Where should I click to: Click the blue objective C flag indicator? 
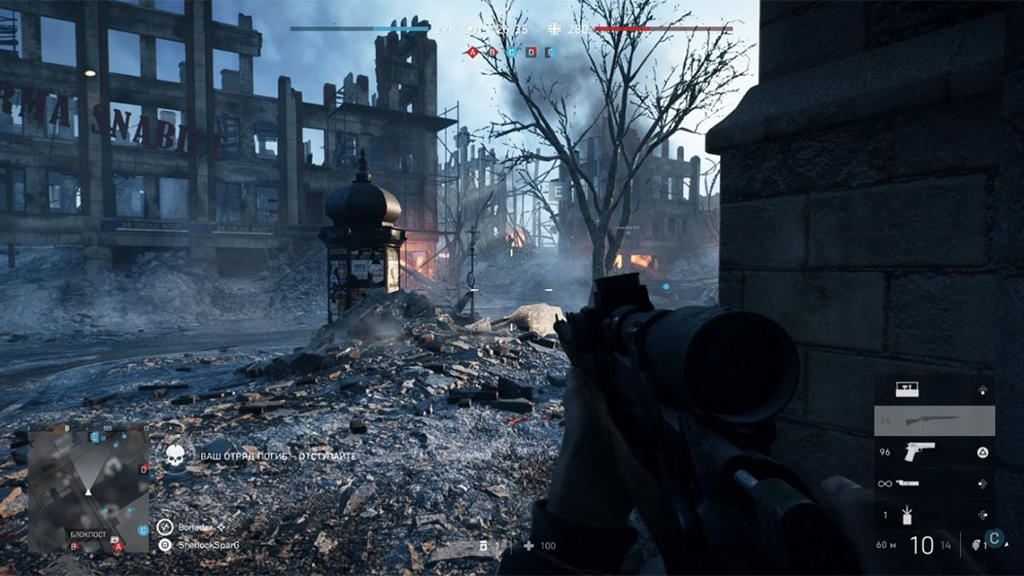pos(511,52)
